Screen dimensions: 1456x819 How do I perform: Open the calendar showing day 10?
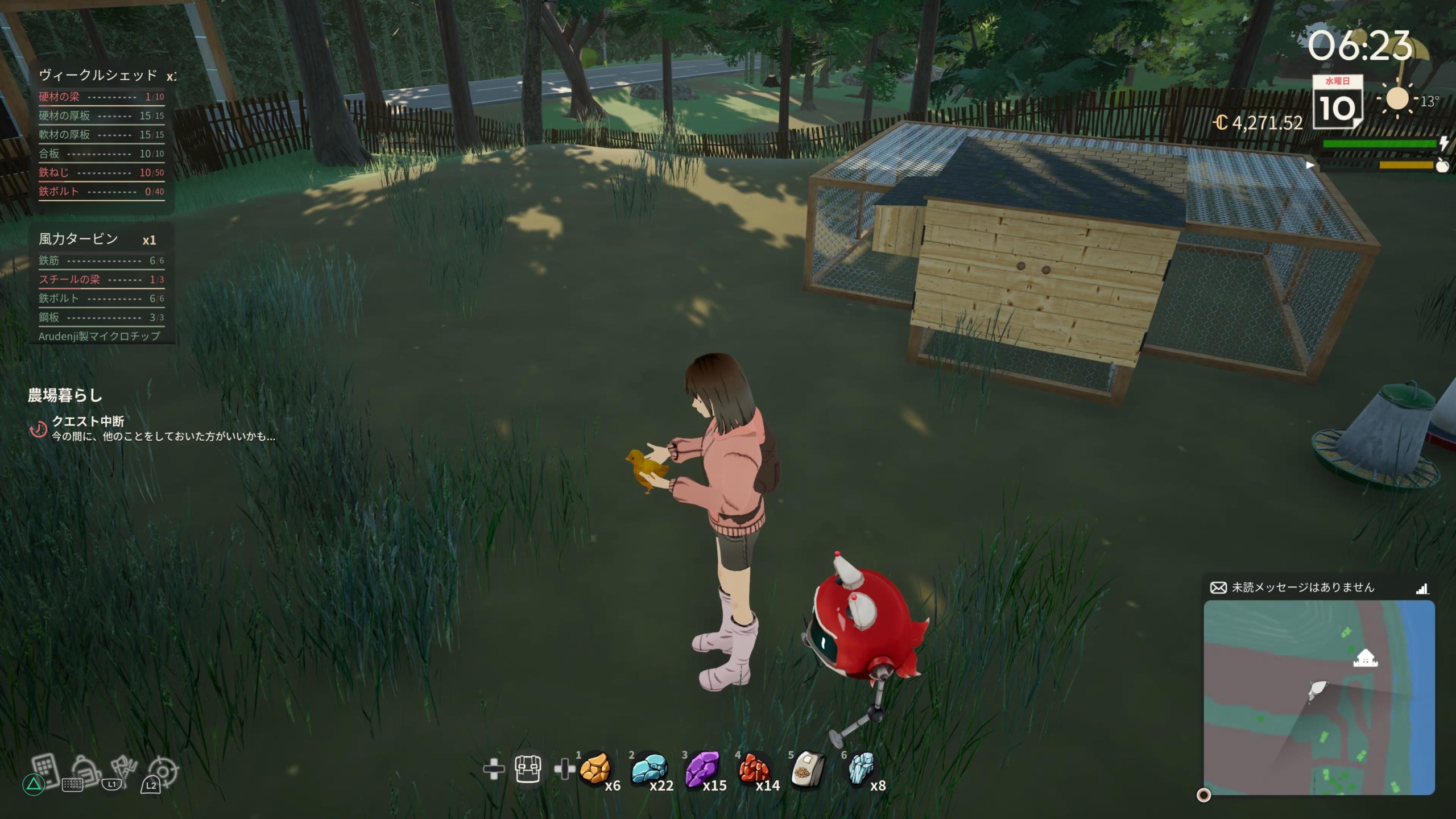coord(1338,102)
